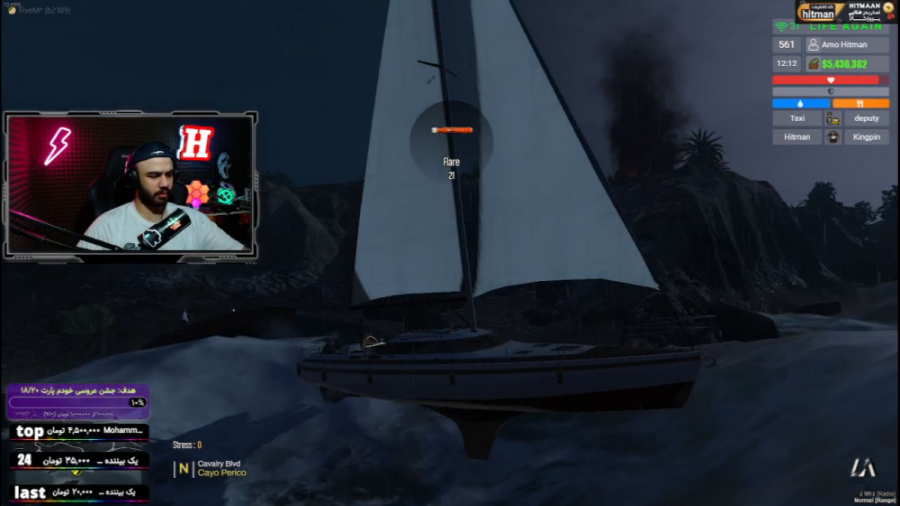Click the taxi driver job icon
900x506 pixels.
coord(831,118)
